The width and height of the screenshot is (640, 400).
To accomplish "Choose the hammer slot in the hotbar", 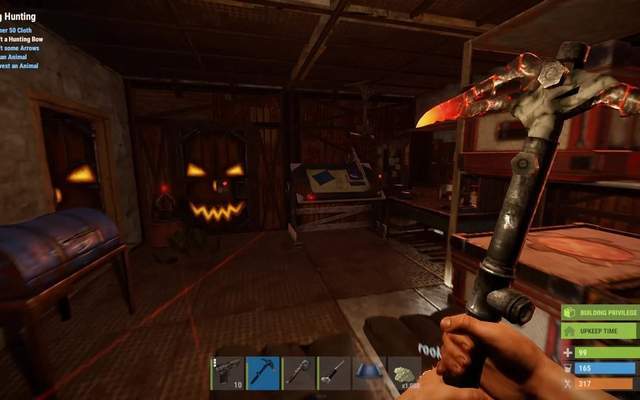I will (298, 373).
